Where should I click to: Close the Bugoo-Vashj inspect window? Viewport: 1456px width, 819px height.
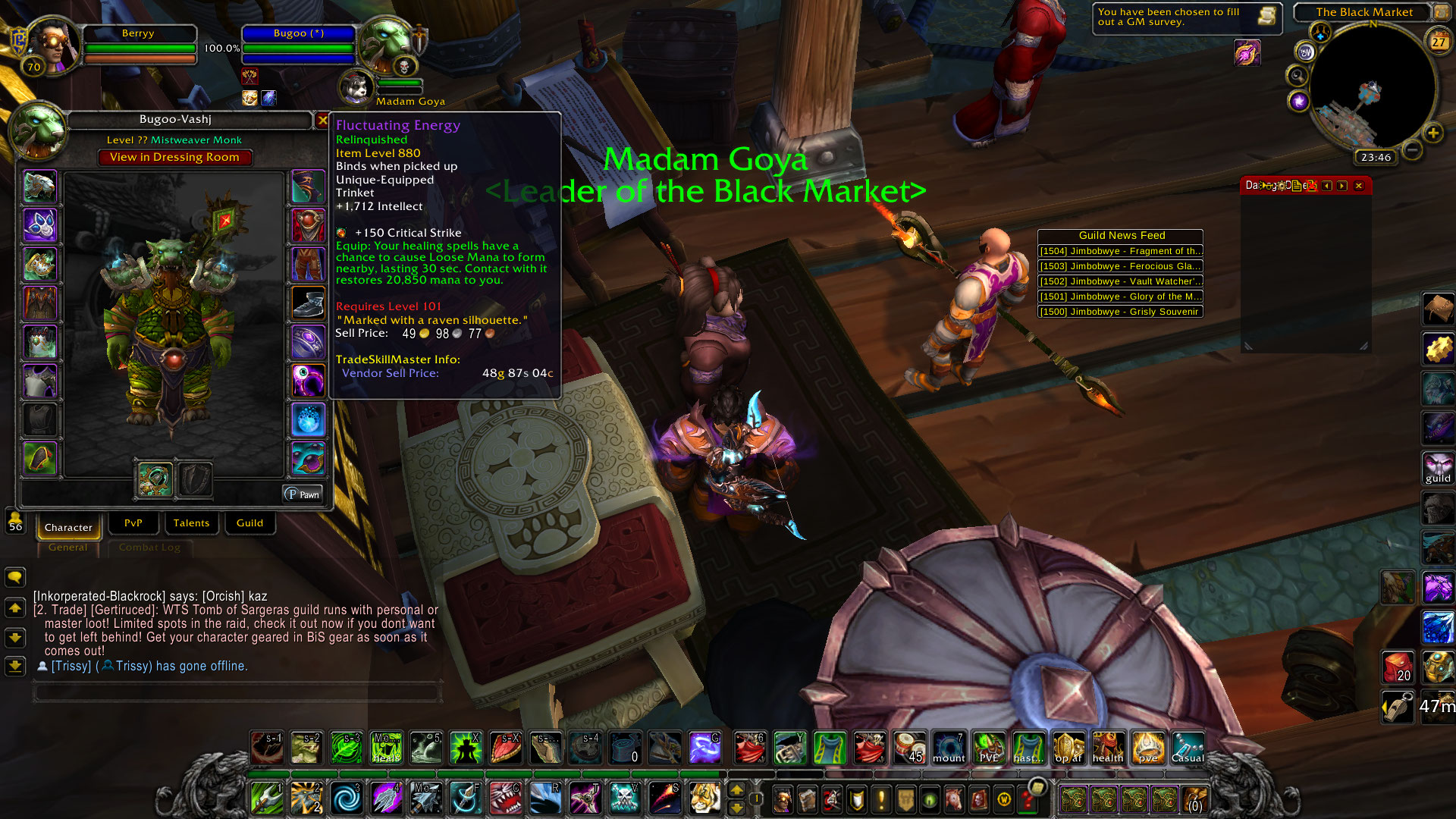(x=322, y=120)
